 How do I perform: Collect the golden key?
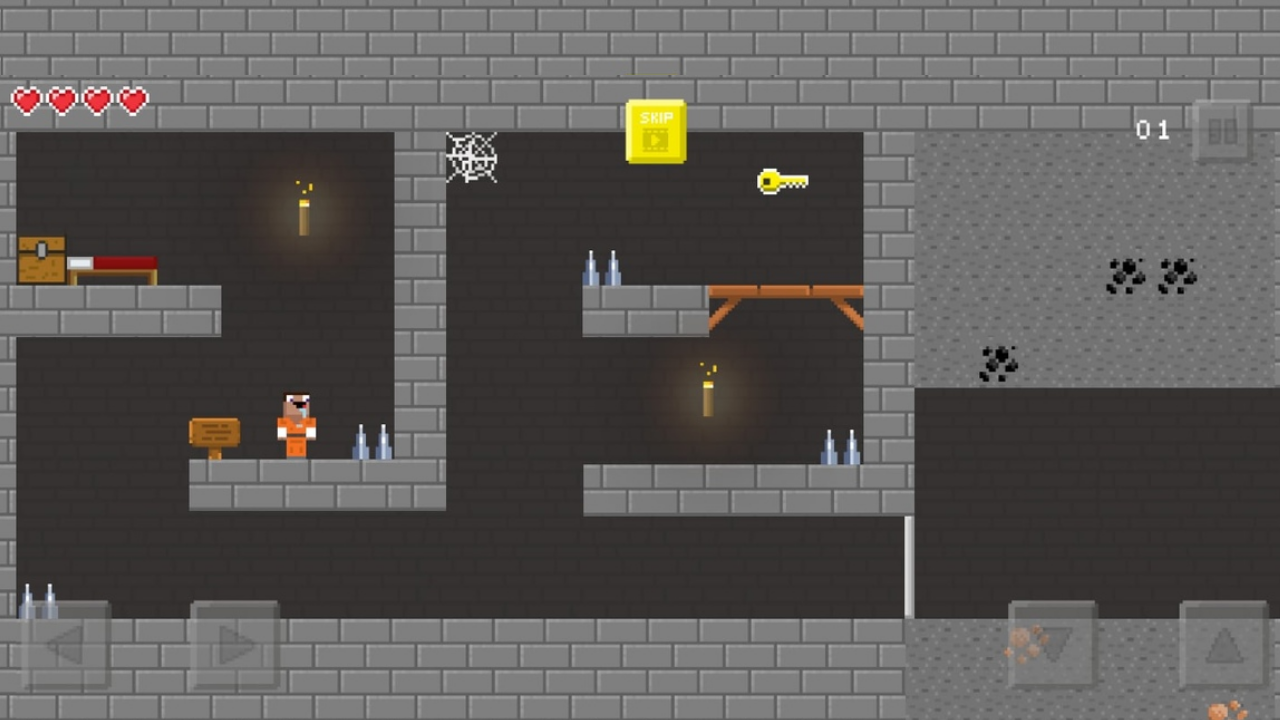coord(783,181)
